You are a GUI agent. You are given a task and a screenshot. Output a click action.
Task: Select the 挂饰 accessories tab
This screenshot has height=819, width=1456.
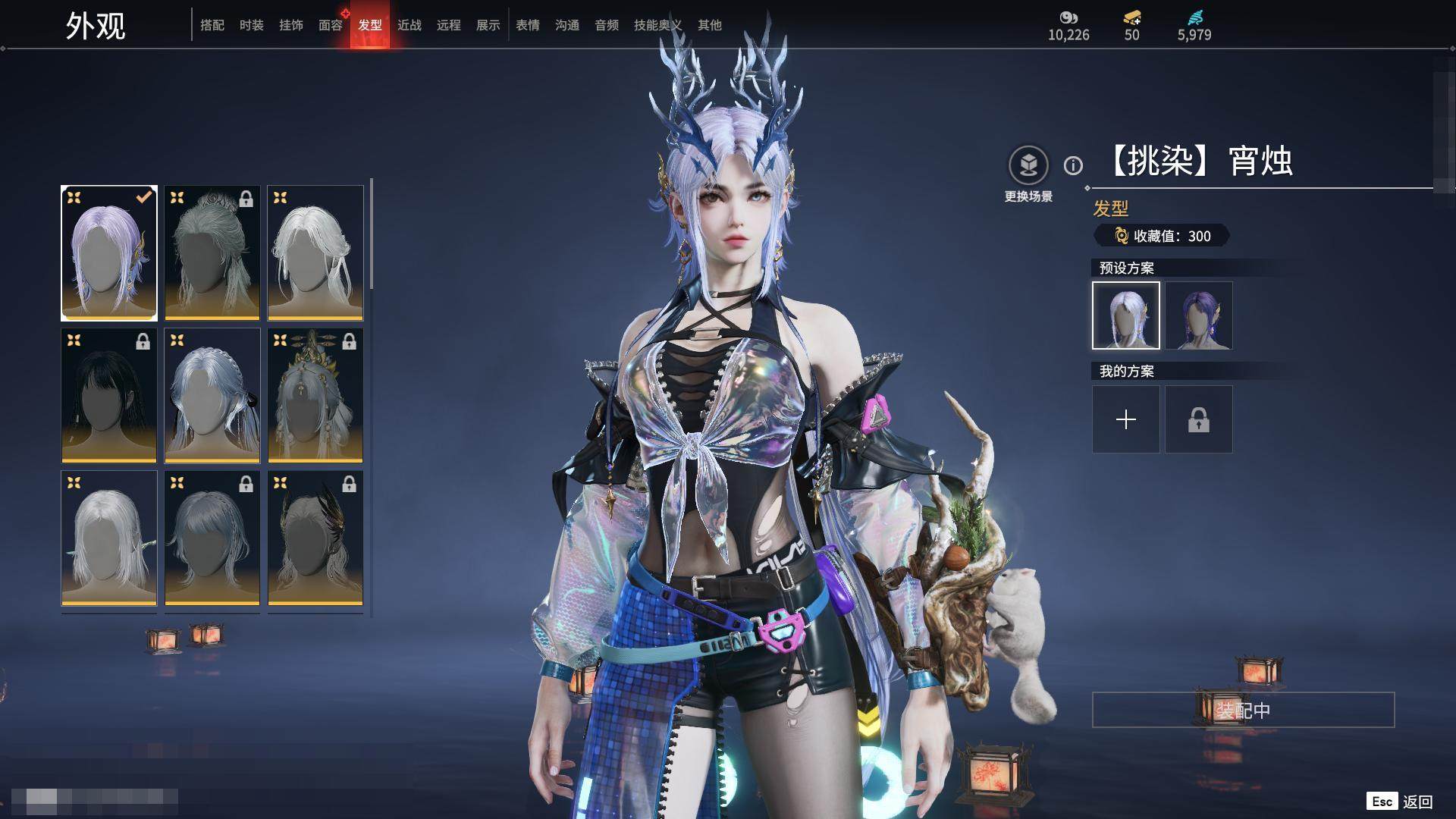click(x=291, y=25)
